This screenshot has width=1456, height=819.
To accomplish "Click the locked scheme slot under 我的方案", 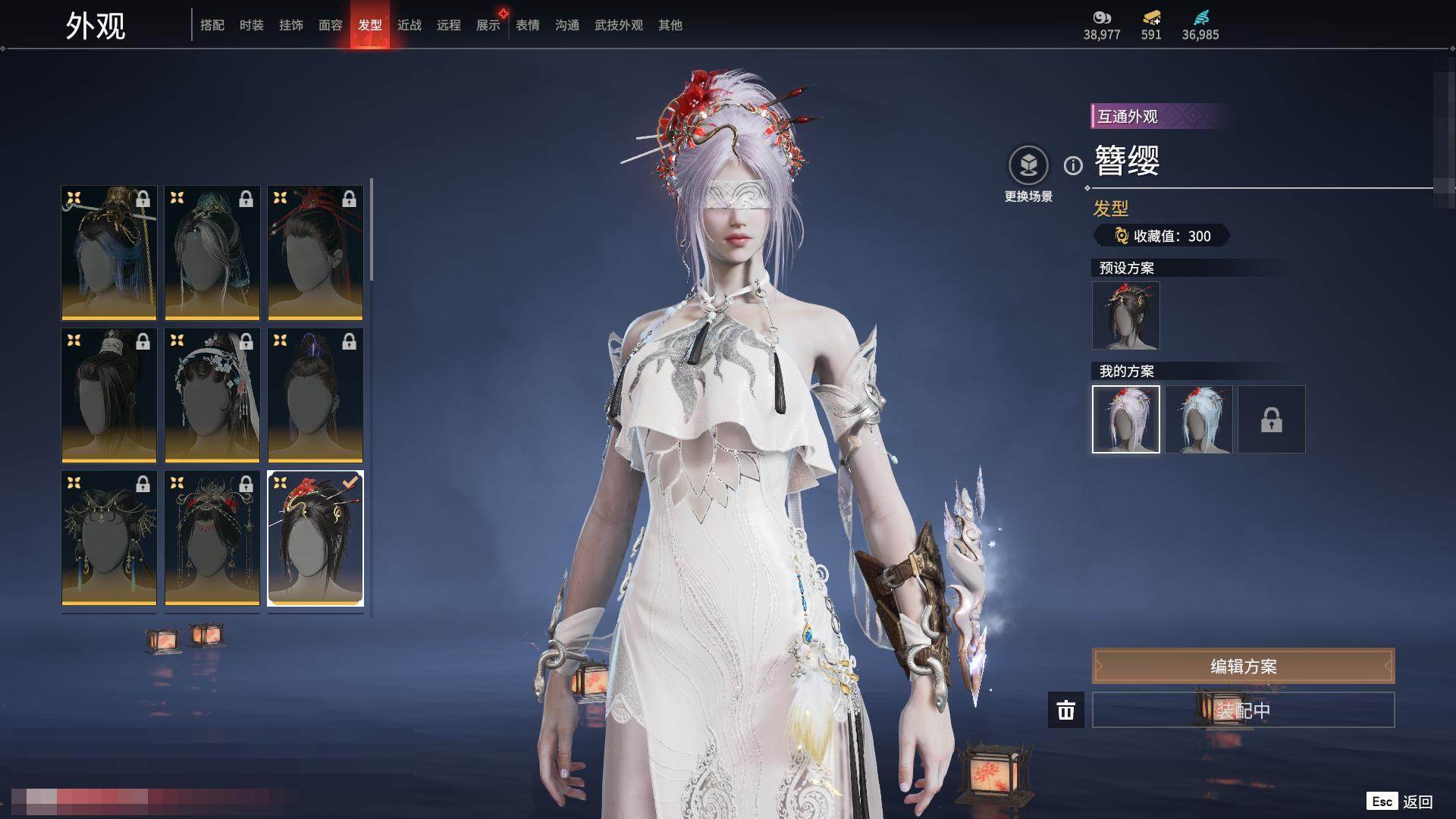I will tap(1272, 419).
